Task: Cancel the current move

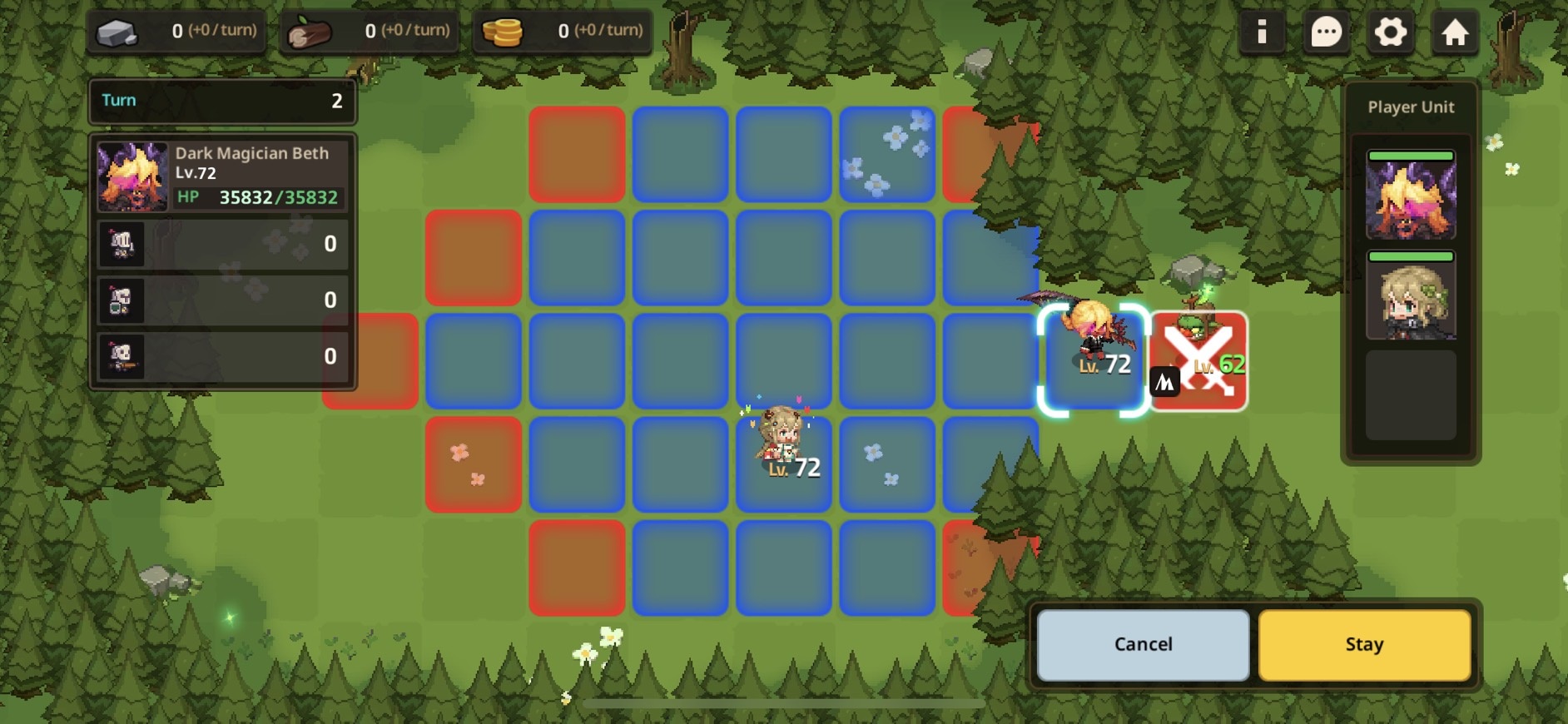Action: (x=1143, y=645)
